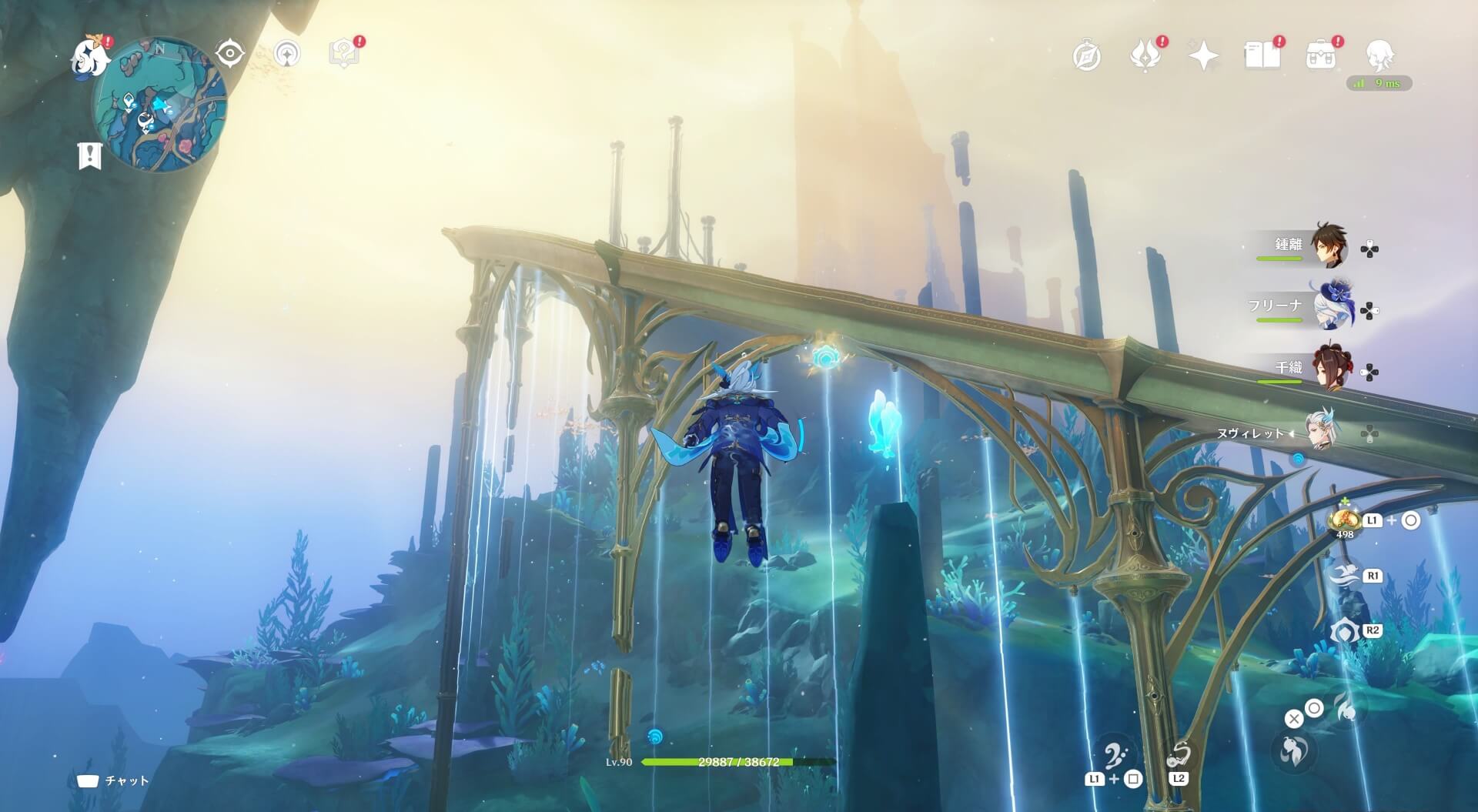
Task: Open the events icon with red alert
Action: 1145,55
